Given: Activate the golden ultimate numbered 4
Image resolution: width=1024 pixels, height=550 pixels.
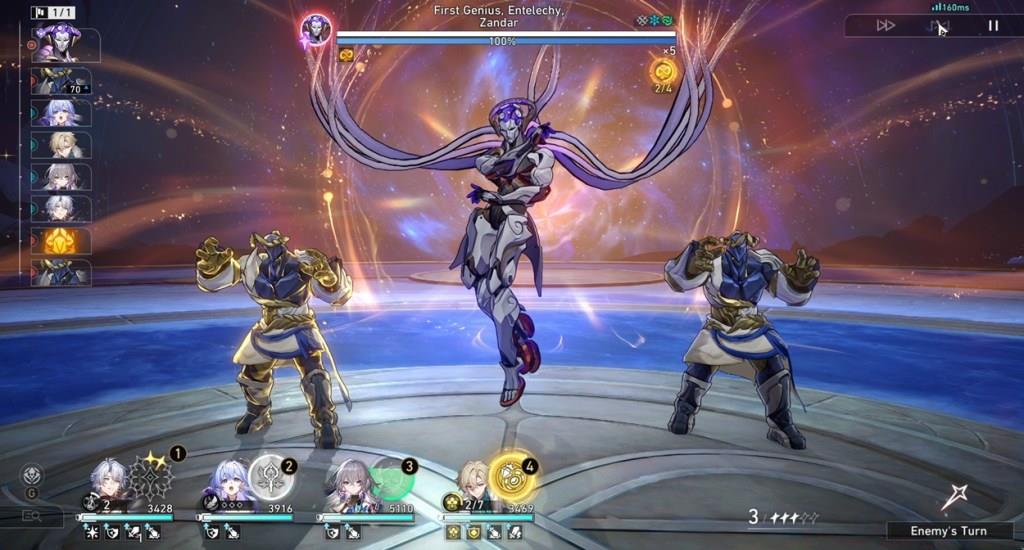Looking at the screenshot, I should 512,477.
